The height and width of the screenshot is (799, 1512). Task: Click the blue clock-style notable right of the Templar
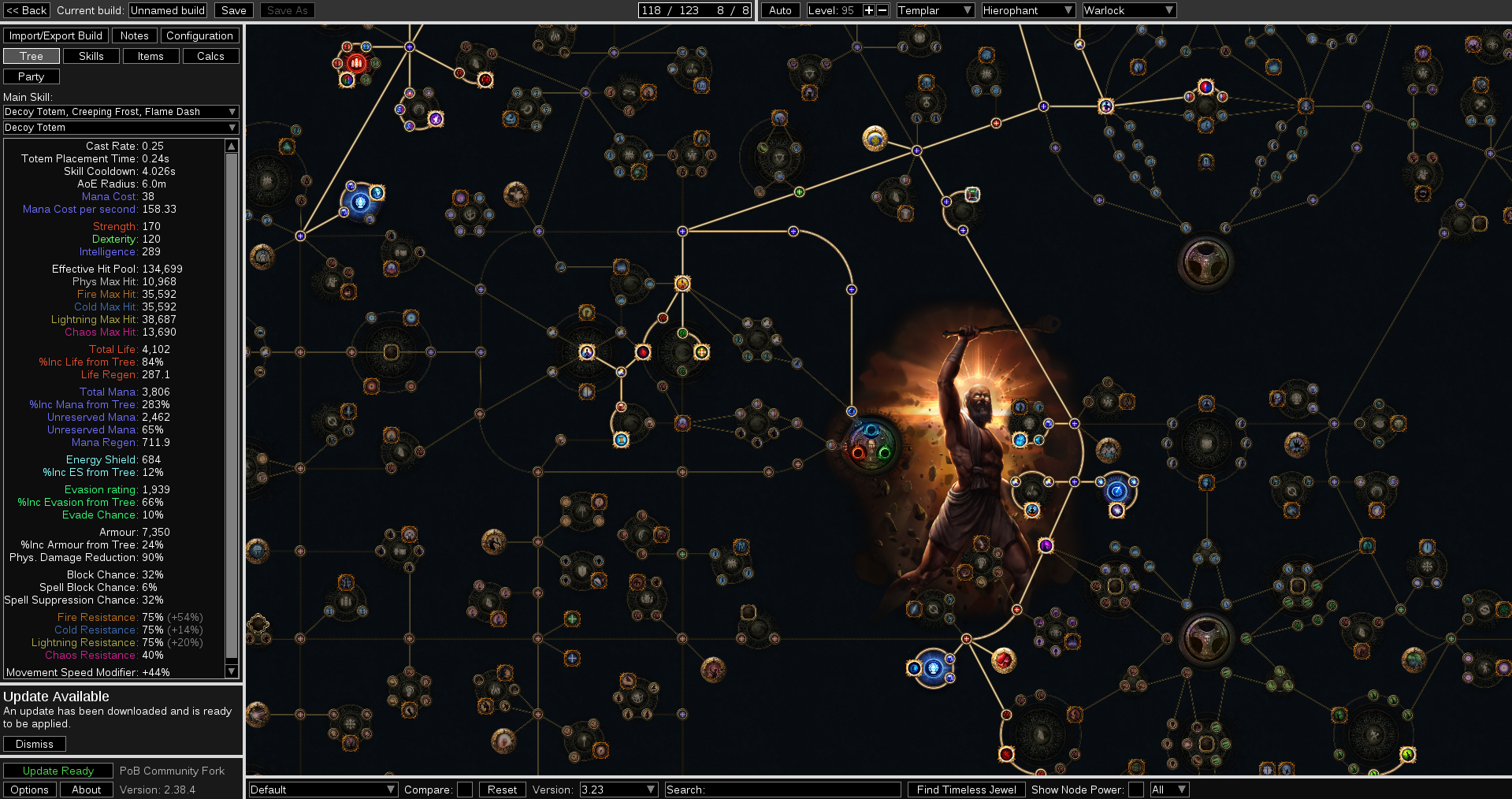(x=1116, y=492)
